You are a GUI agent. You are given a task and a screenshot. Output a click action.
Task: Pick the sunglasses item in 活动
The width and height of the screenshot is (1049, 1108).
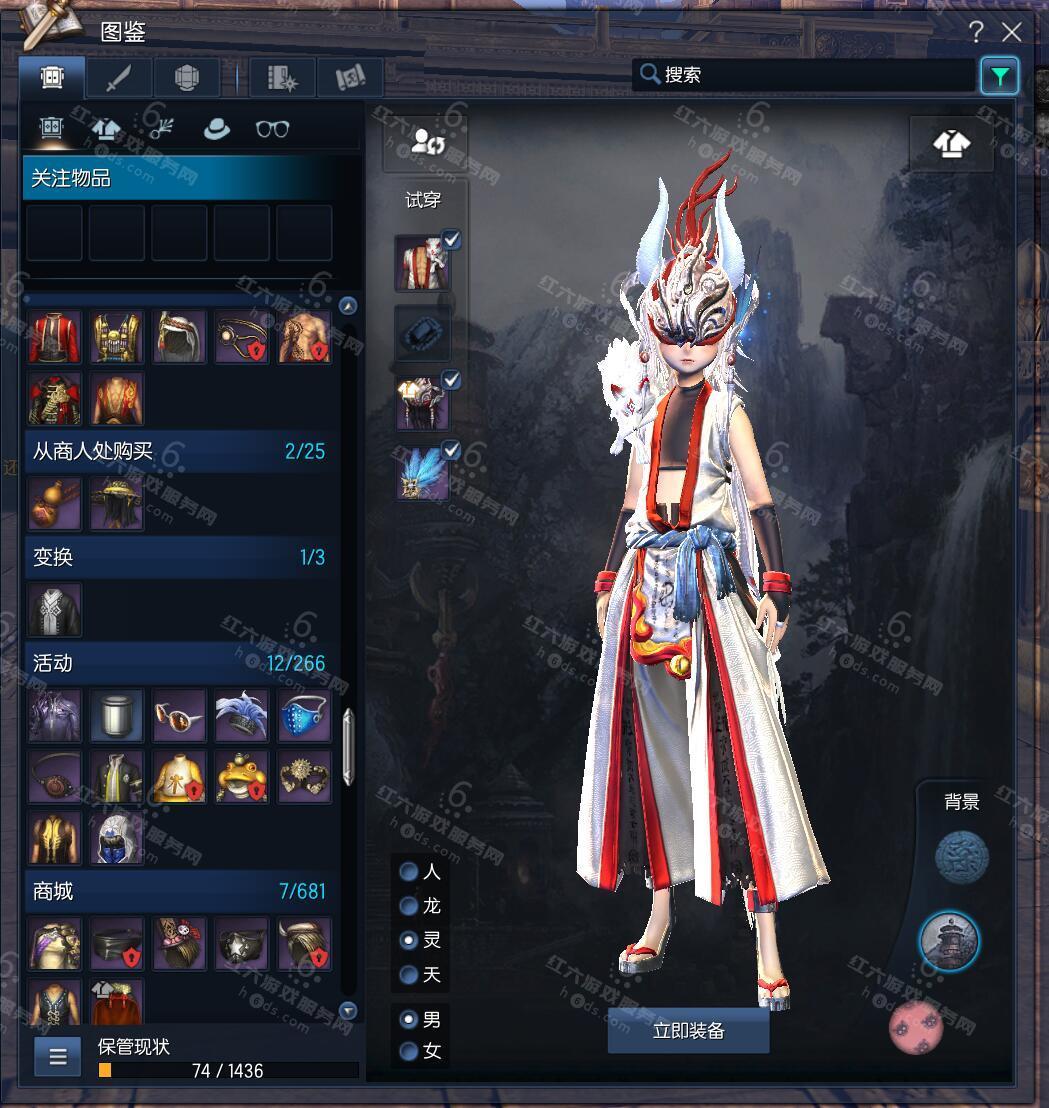coord(180,715)
